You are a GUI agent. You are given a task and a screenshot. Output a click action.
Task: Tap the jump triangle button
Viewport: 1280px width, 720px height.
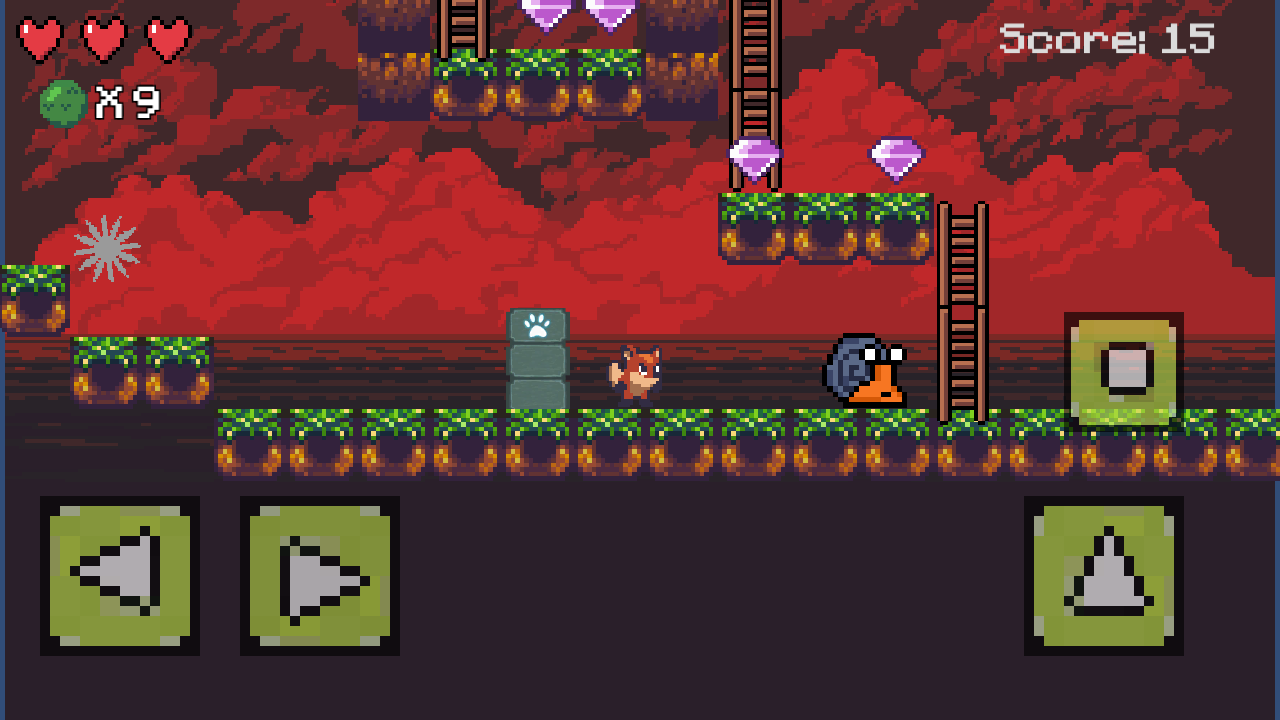tap(1103, 575)
